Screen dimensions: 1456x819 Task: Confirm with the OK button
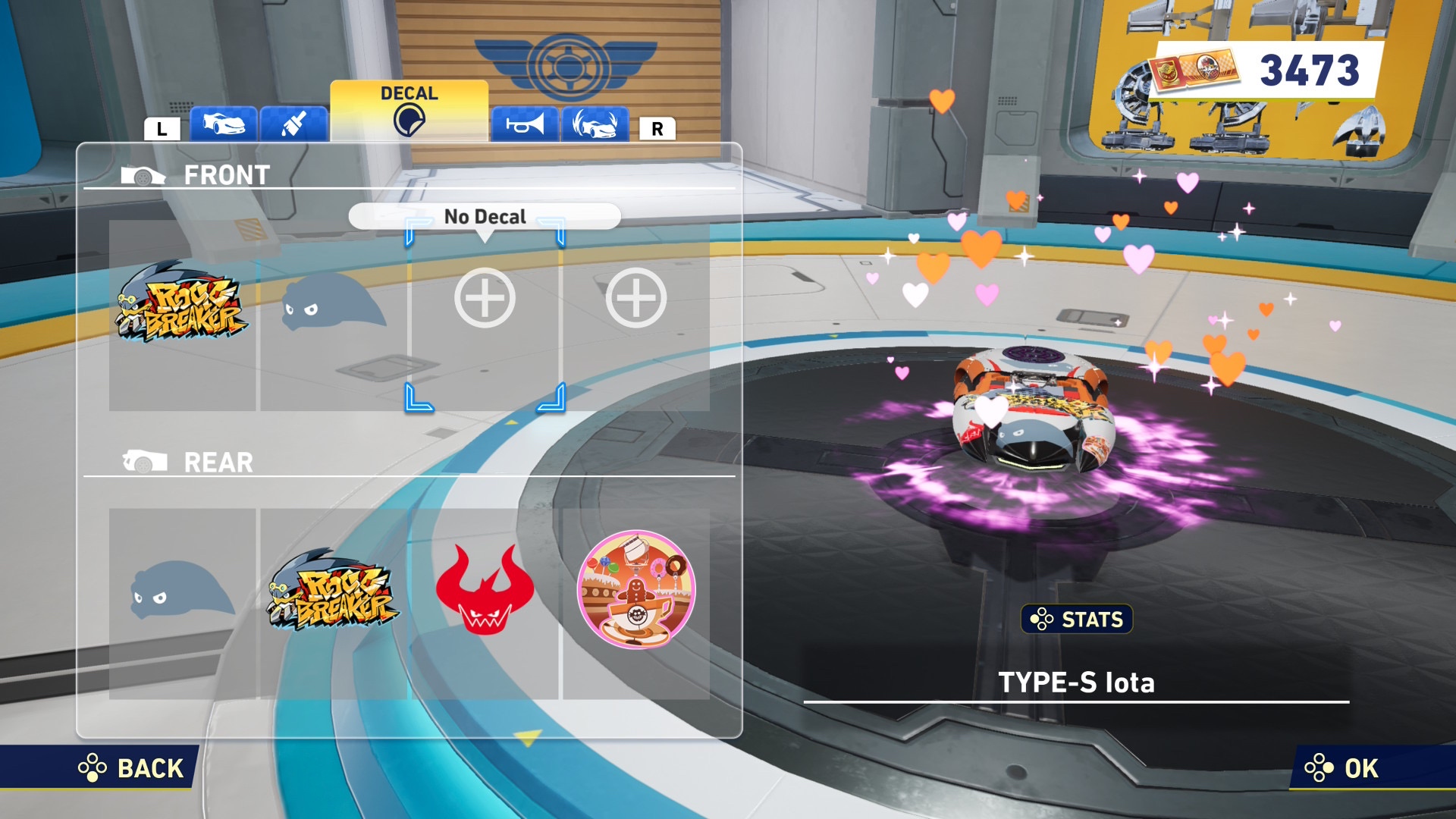1342,768
